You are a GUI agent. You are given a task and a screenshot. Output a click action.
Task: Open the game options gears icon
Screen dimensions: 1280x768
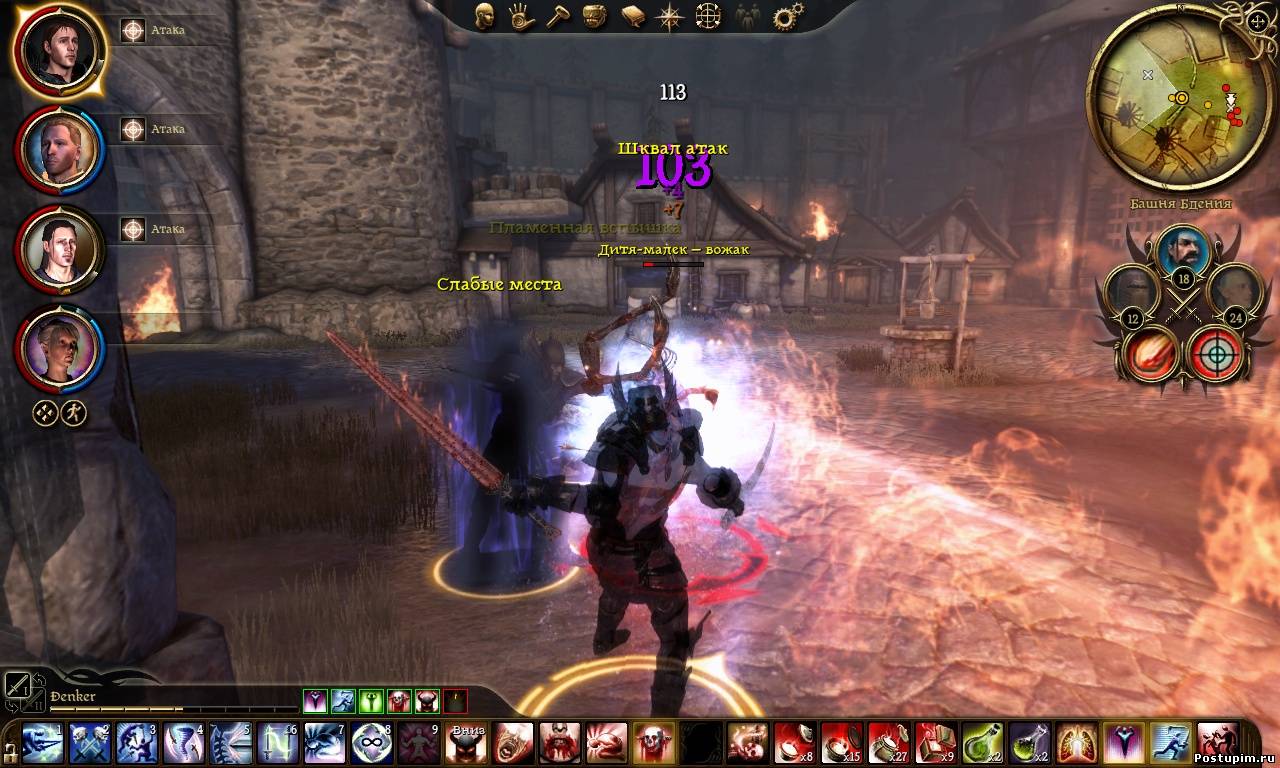click(x=788, y=16)
